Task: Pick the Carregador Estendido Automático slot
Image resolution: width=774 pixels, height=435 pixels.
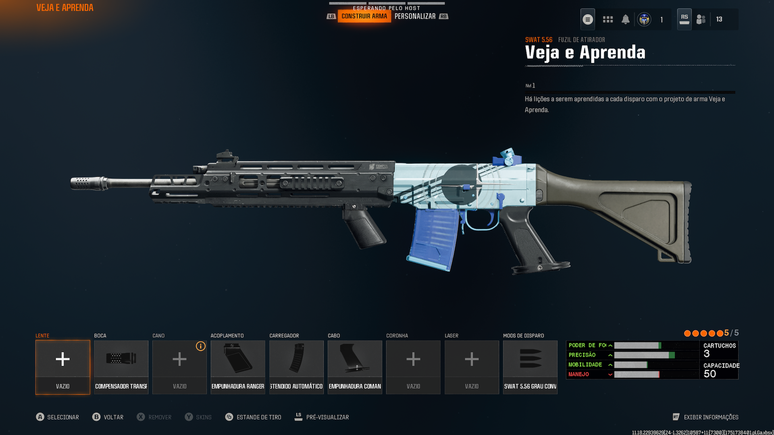Action: tap(296, 366)
